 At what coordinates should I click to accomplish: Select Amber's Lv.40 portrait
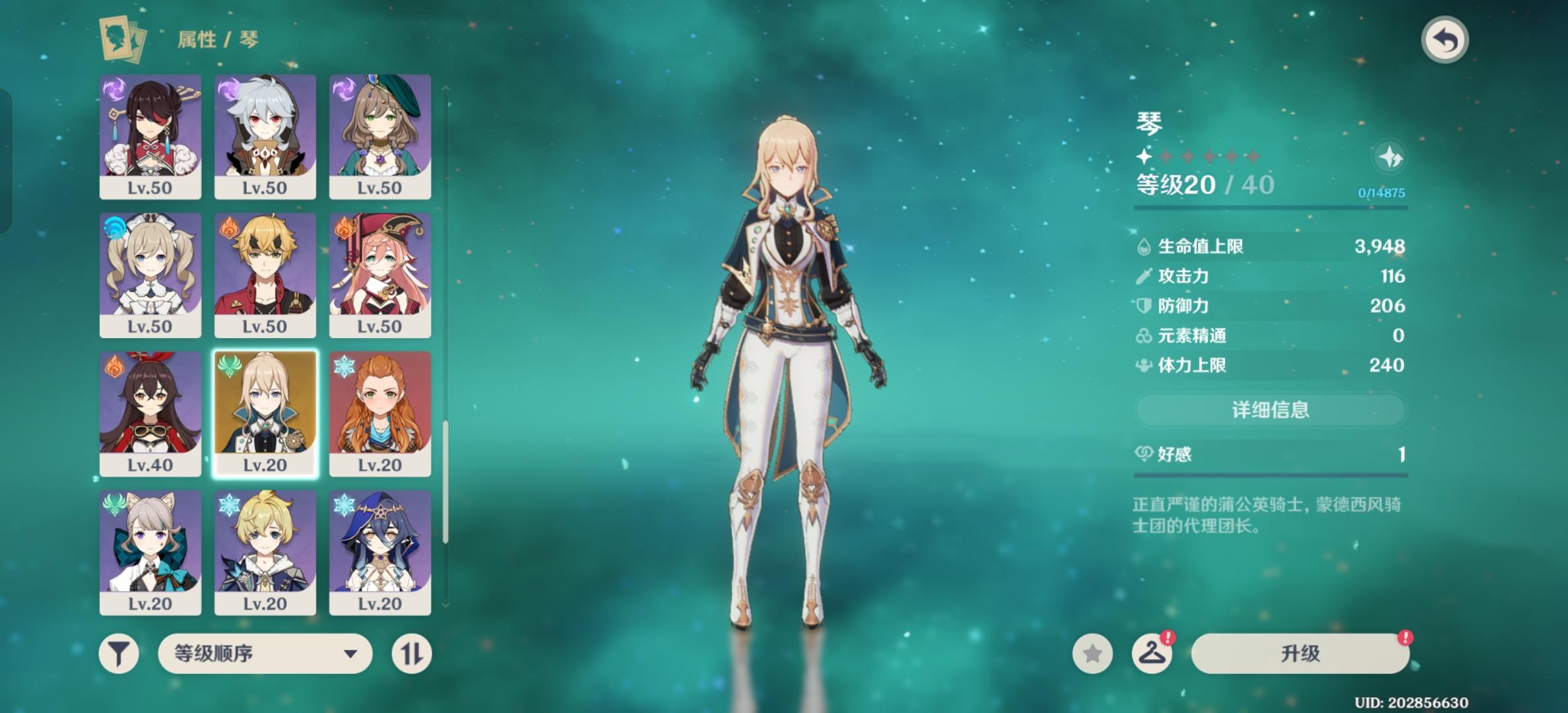coord(150,413)
